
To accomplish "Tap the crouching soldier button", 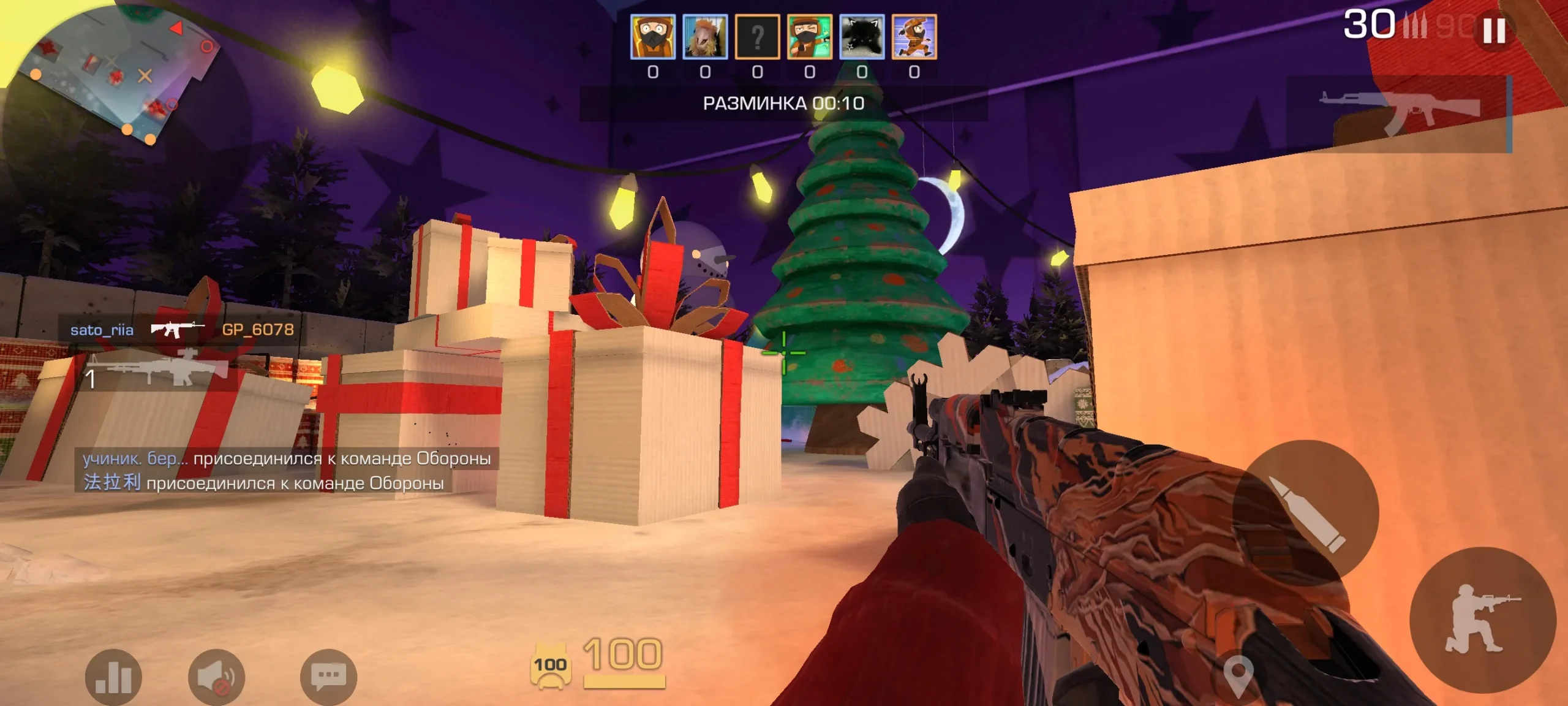I will (x=1482, y=620).
